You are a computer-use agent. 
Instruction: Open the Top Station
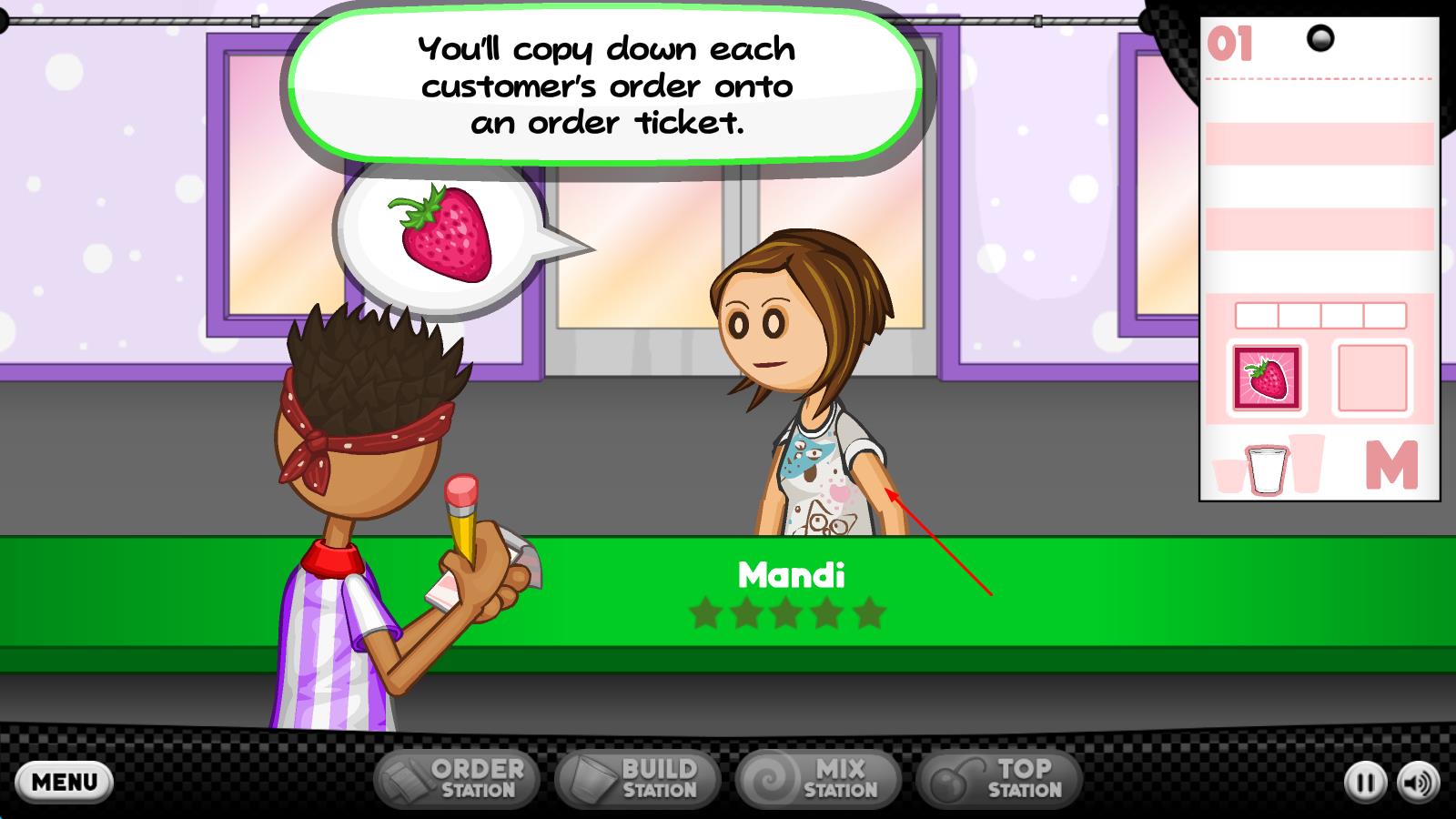[999, 779]
